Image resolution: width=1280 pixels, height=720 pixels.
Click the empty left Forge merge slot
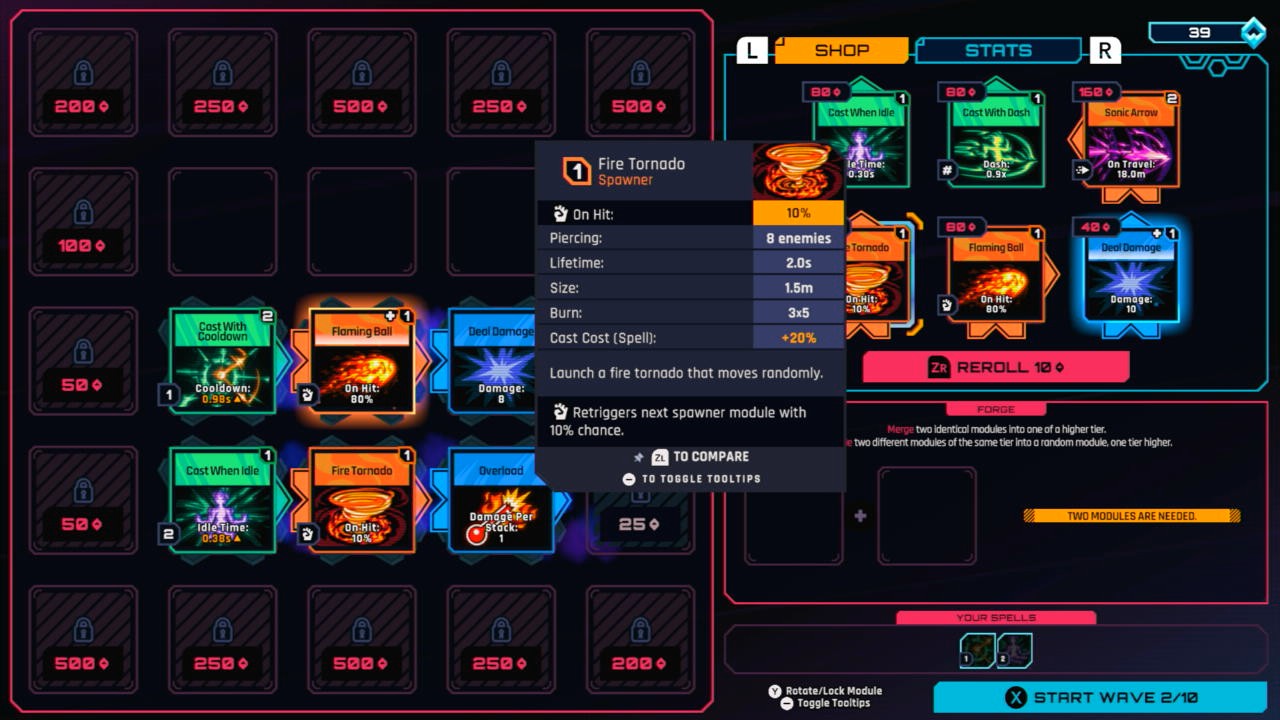pos(793,514)
